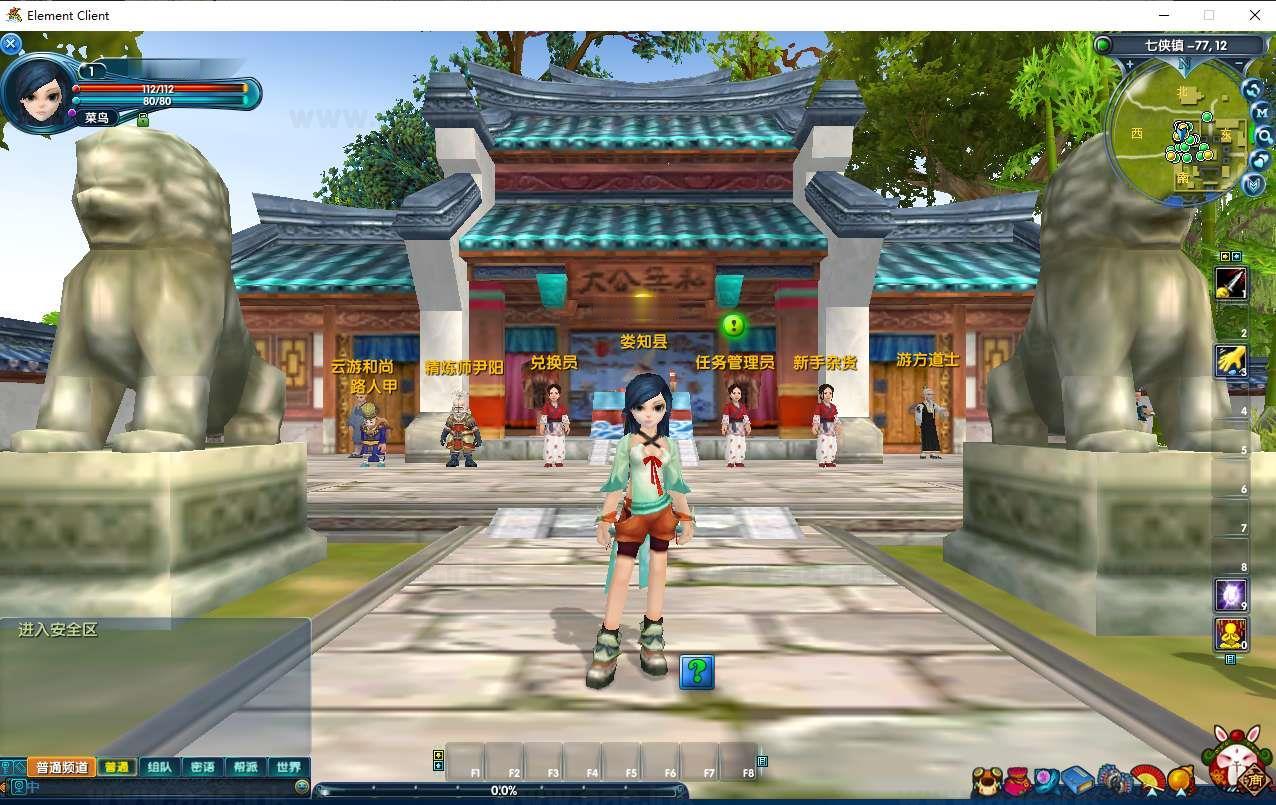Viewport: 1276px width, 805px height.
Task: Switch to the 密语 whisper chat tab
Action: [x=202, y=767]
